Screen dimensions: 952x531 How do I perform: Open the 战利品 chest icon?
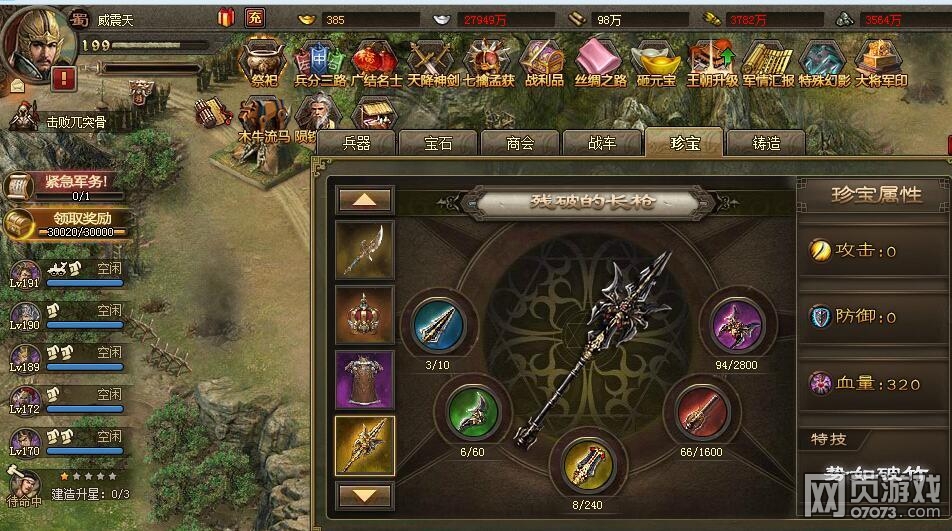(x=543, y=62)
